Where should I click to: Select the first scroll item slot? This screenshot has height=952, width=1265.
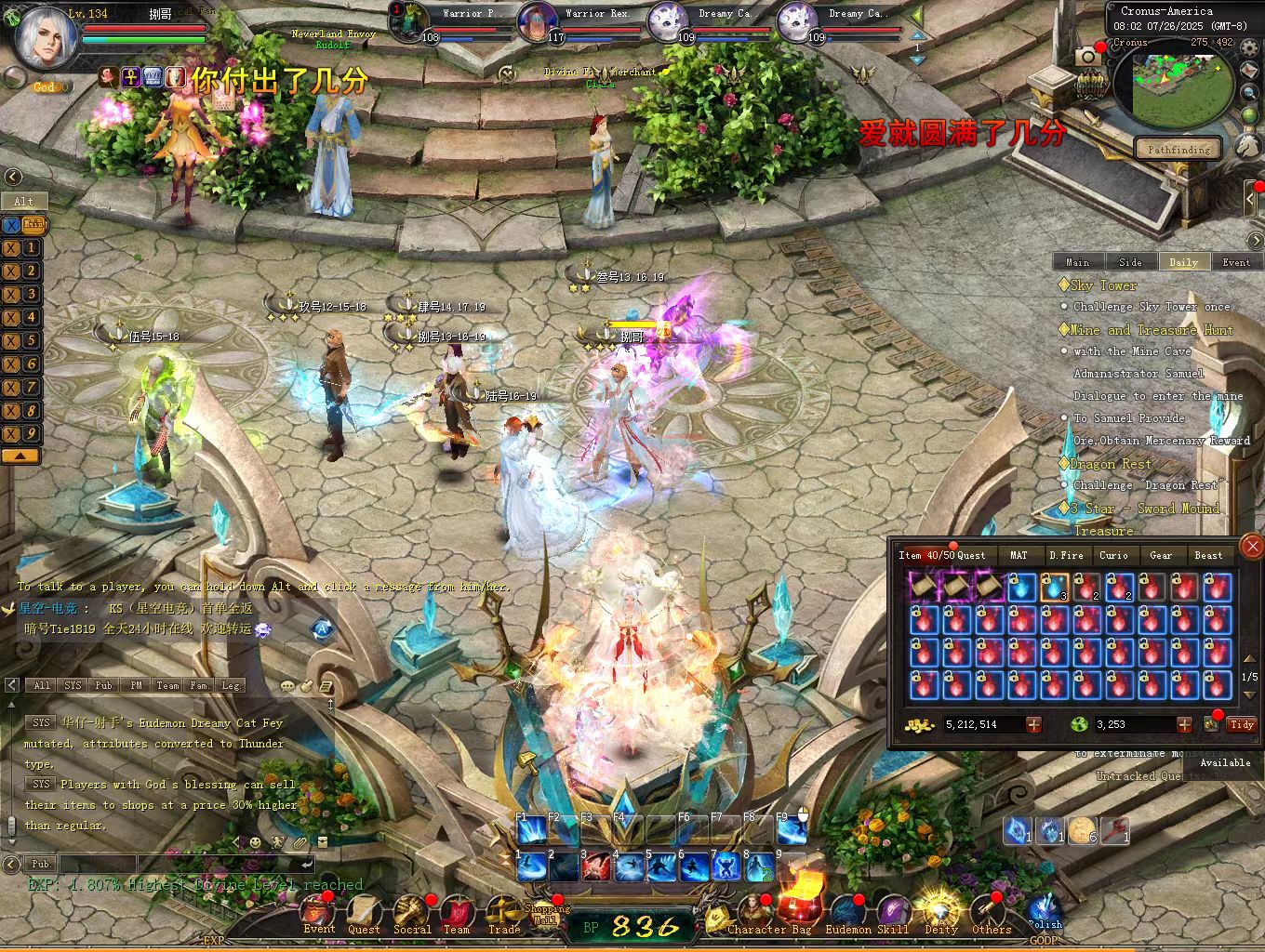(x=923, y=587)
